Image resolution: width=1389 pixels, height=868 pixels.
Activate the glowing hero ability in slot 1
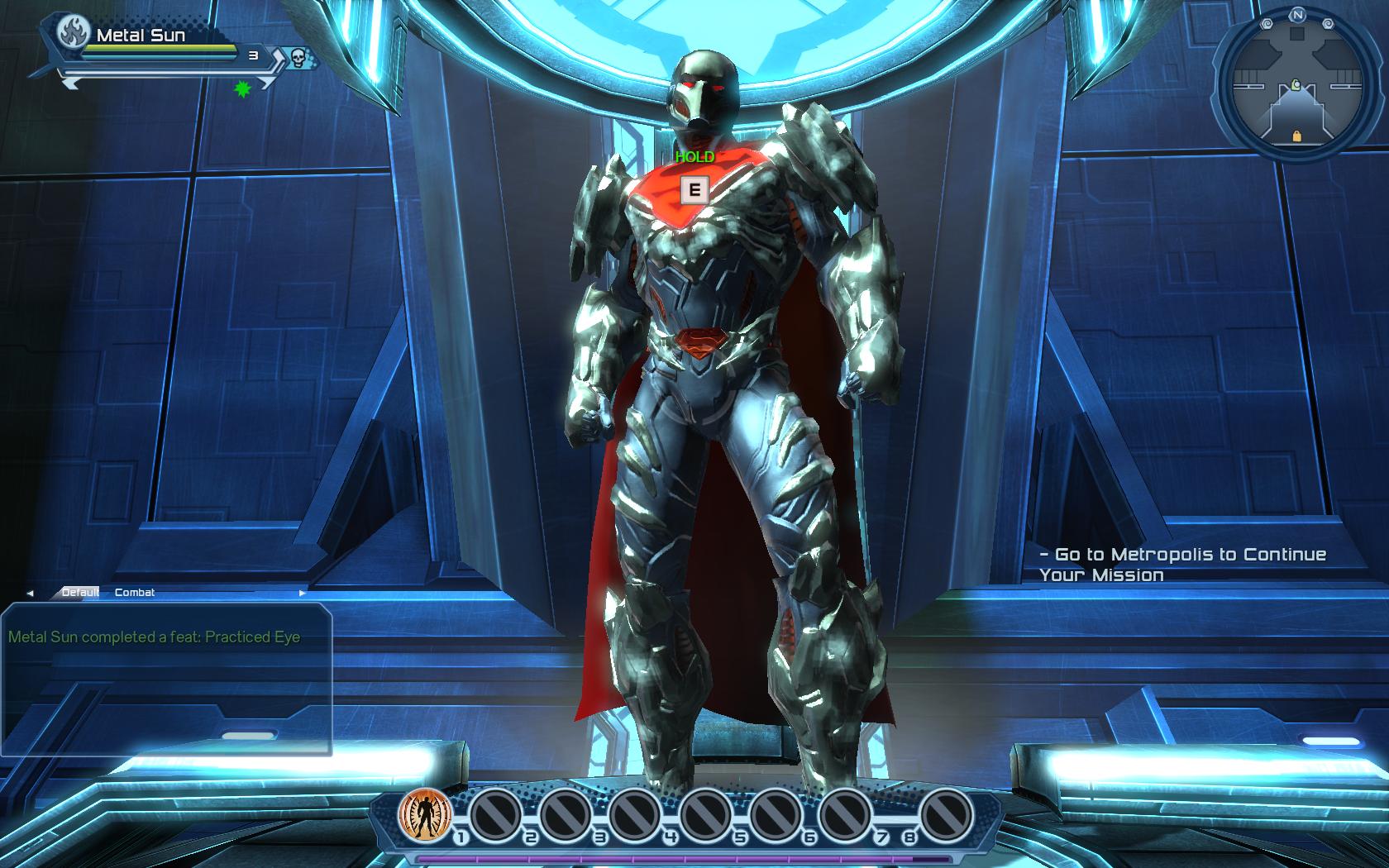tap(423, 813)
